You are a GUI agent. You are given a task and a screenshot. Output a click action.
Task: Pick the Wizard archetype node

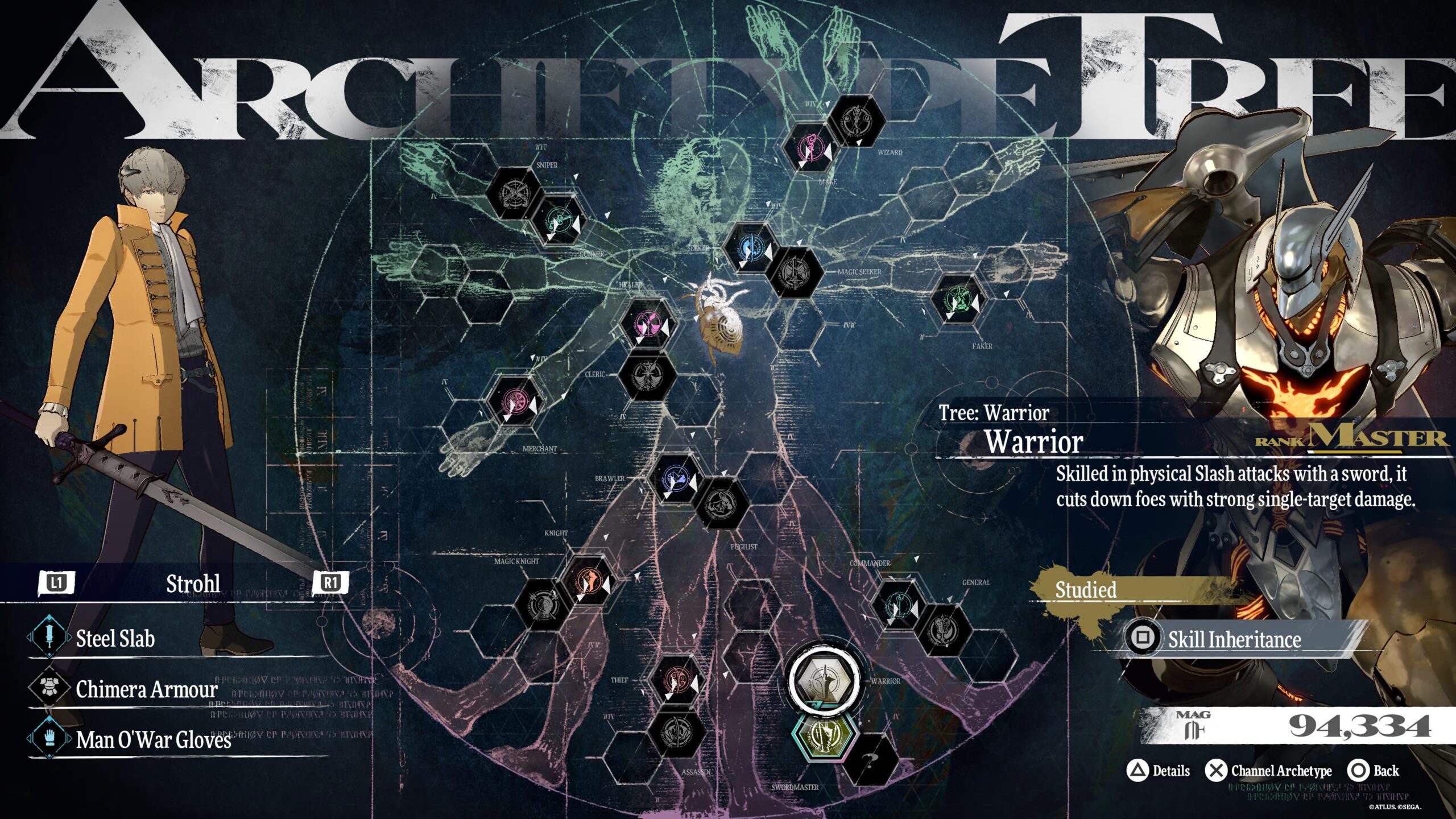tap(857, 121)
